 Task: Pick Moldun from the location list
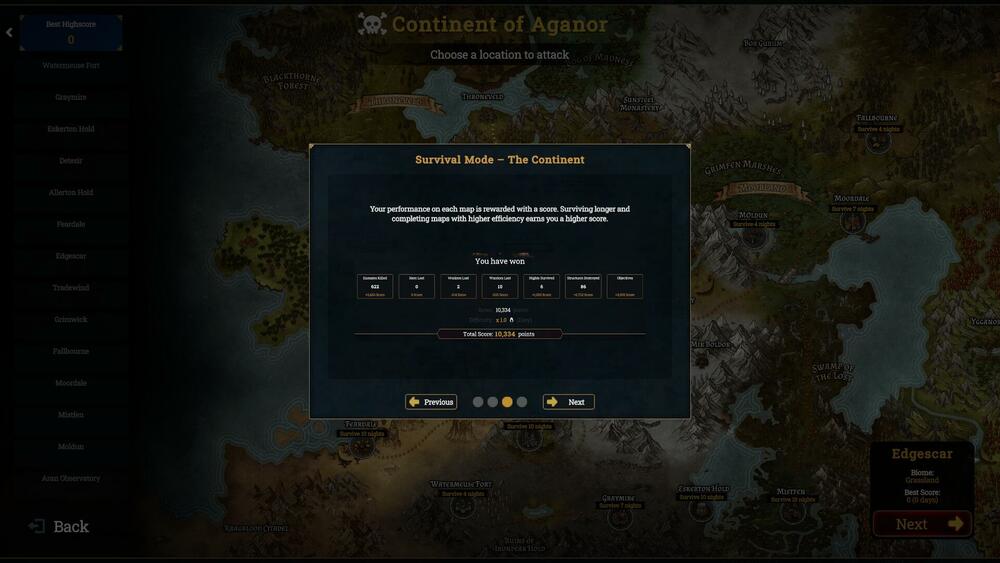tap(71, 447)
